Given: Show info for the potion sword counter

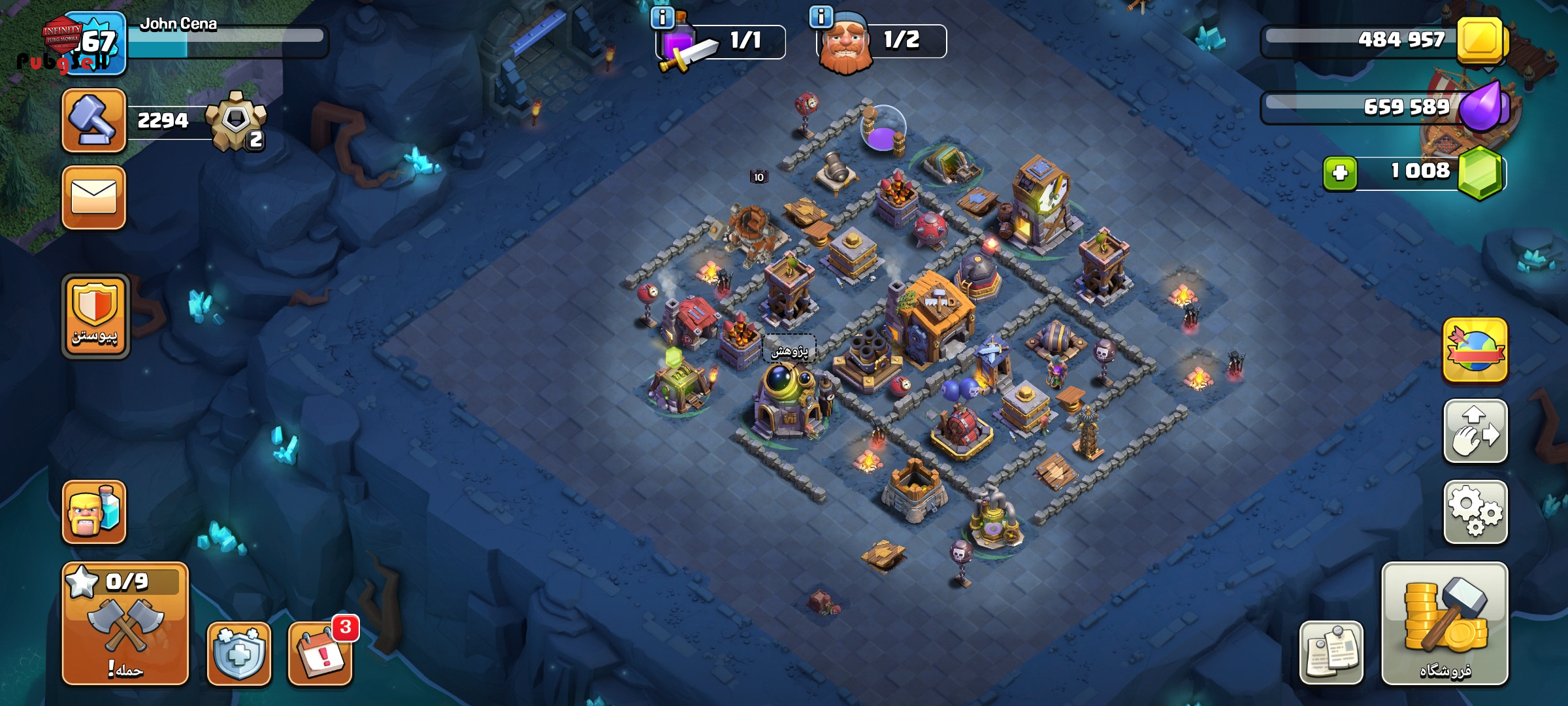Looking at the screenshot, I should click(x=662, y=18).
